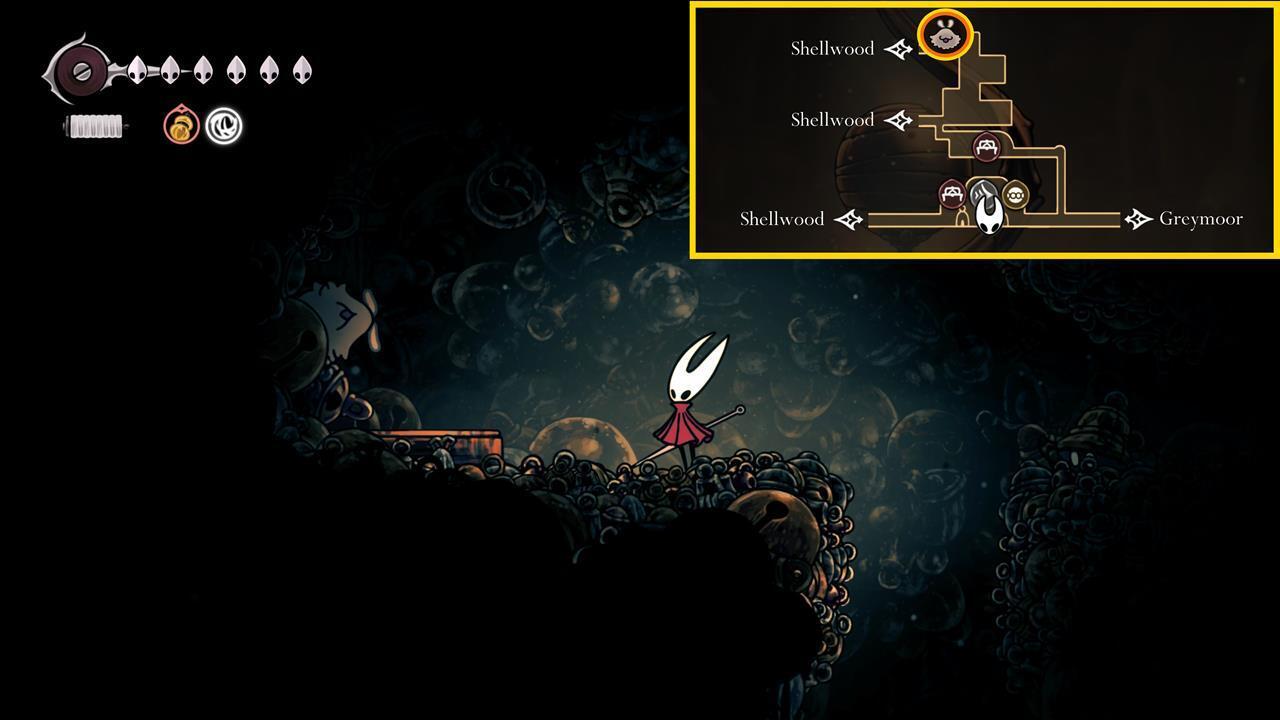Click the highlighted fluffy creature quest marker on minimap
Viewport: 1280px width, 720px height.
click(x=943, y=34)
